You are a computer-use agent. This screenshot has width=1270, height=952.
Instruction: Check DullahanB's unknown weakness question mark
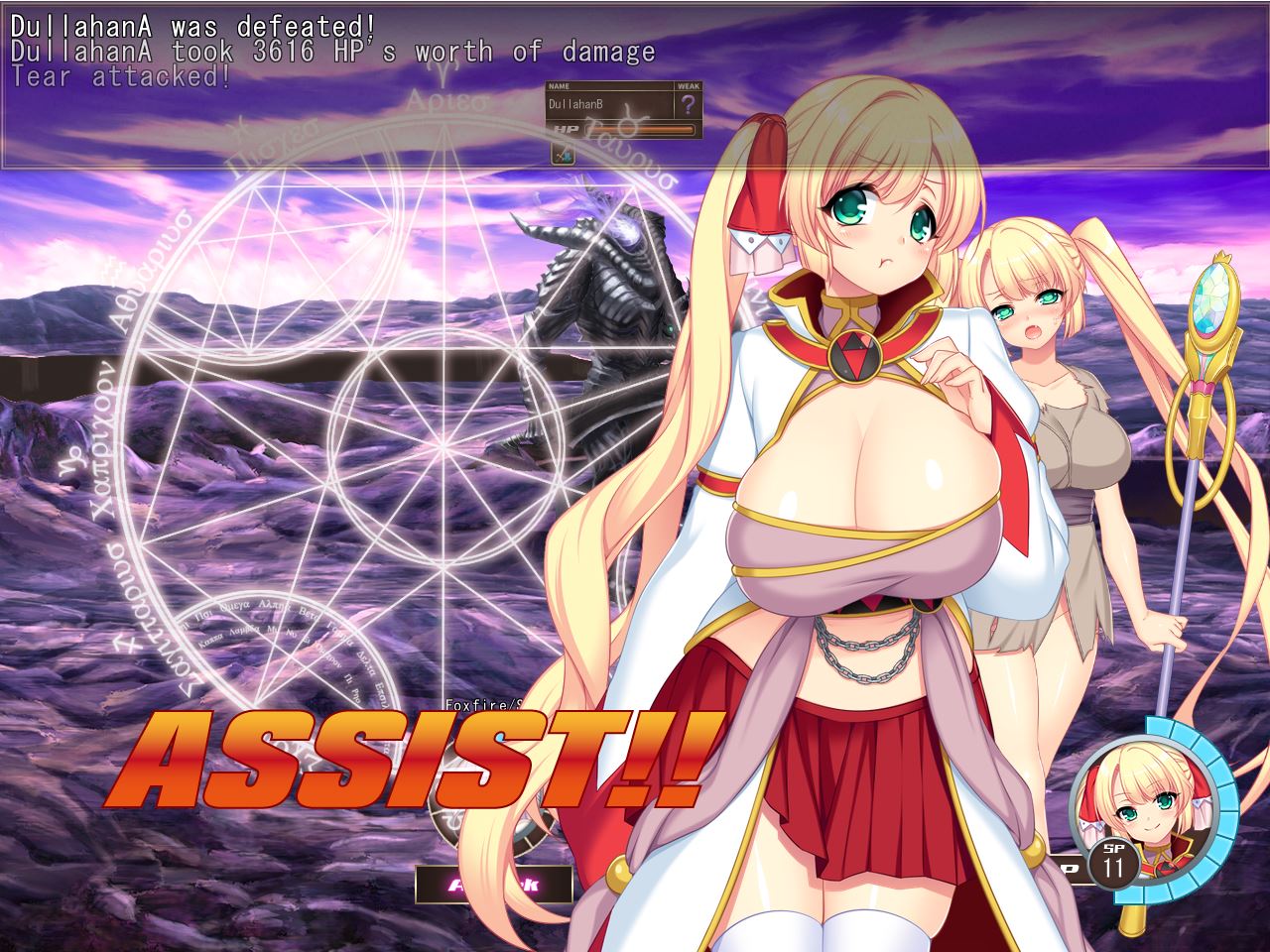pyautogui.click(x=688, y=105)
